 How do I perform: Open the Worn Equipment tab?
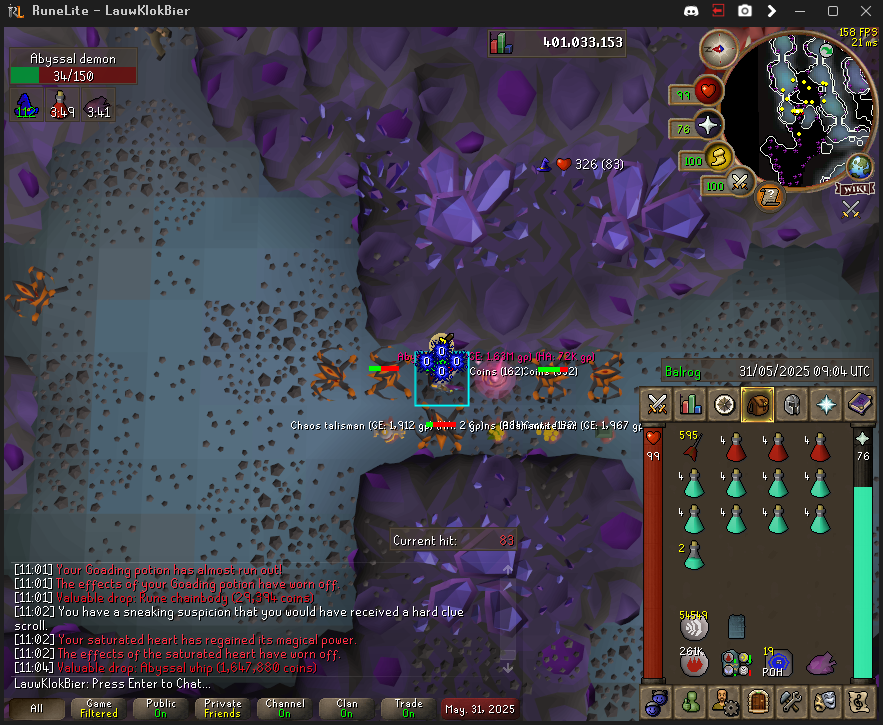click(791, 405)
